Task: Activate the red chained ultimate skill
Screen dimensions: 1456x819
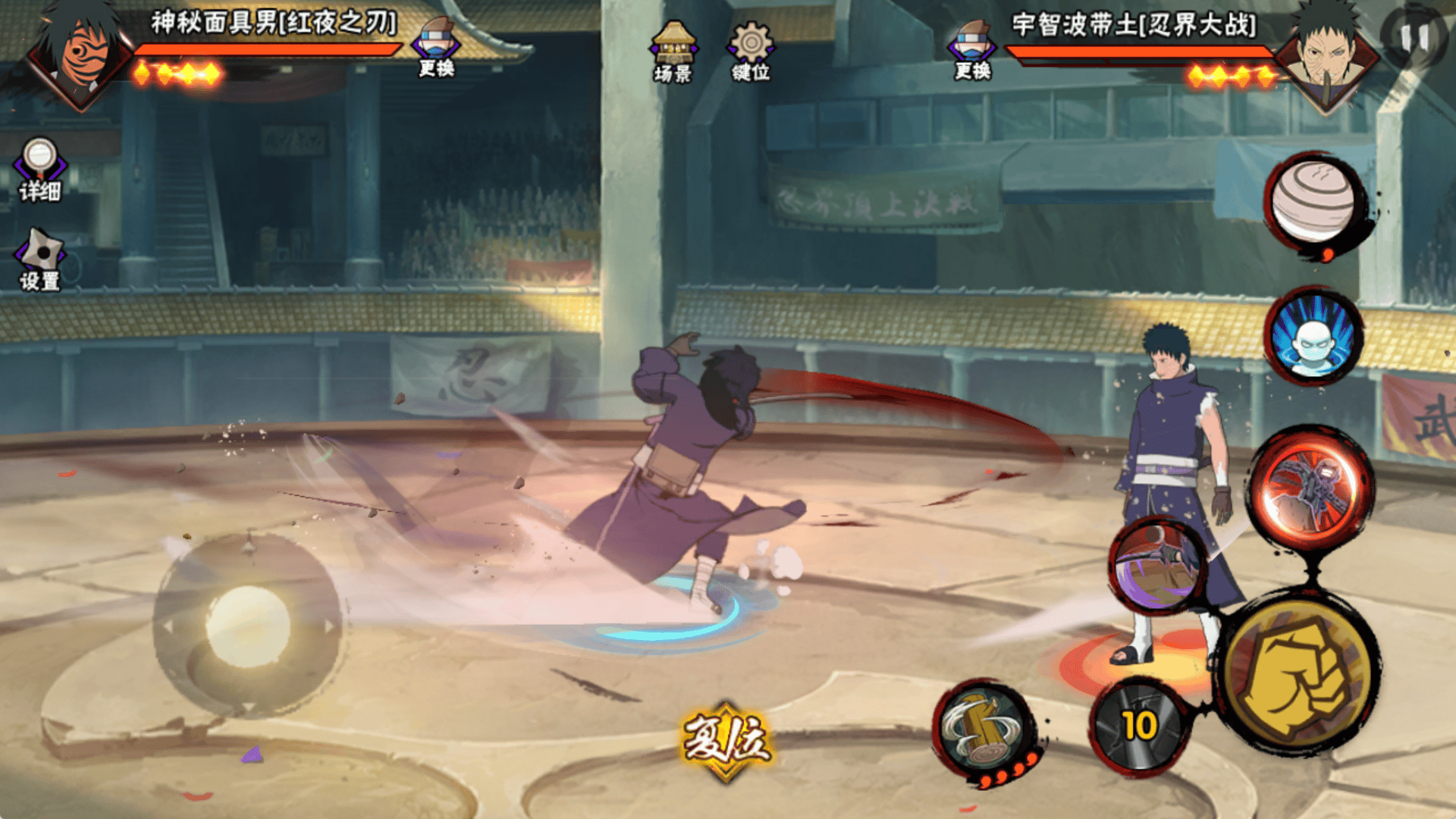Action: point(1310,488)
